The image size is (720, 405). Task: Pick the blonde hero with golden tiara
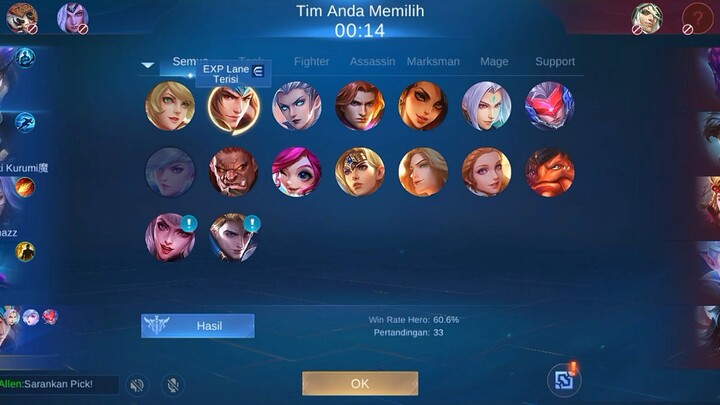[360, 172]
